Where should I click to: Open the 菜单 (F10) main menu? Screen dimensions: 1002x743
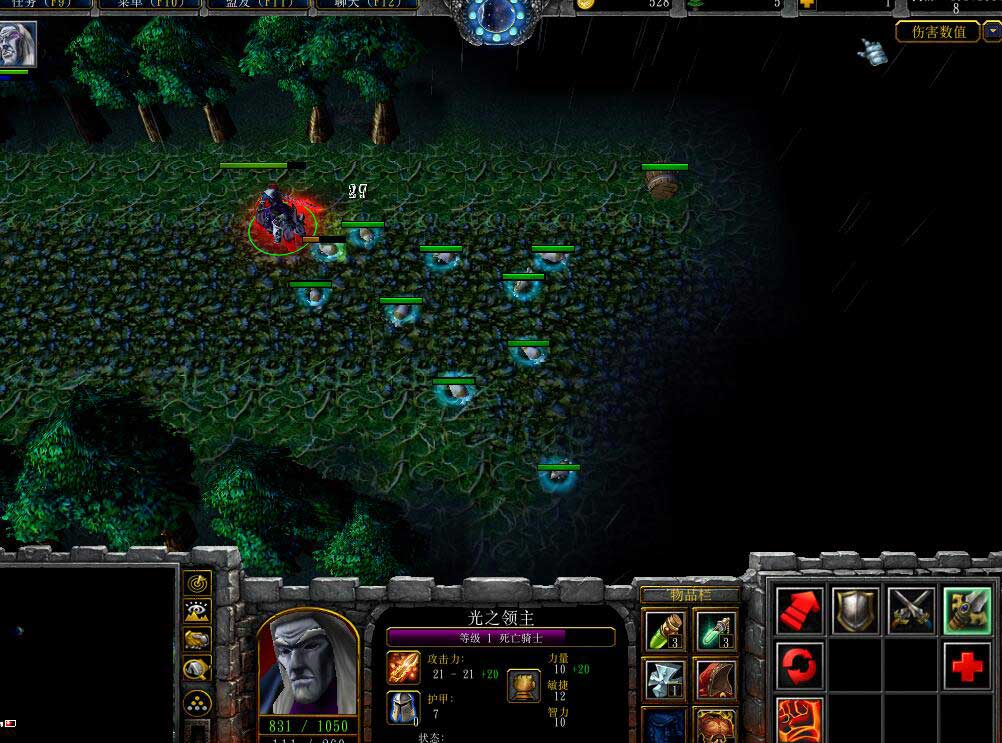click(148, 5)
